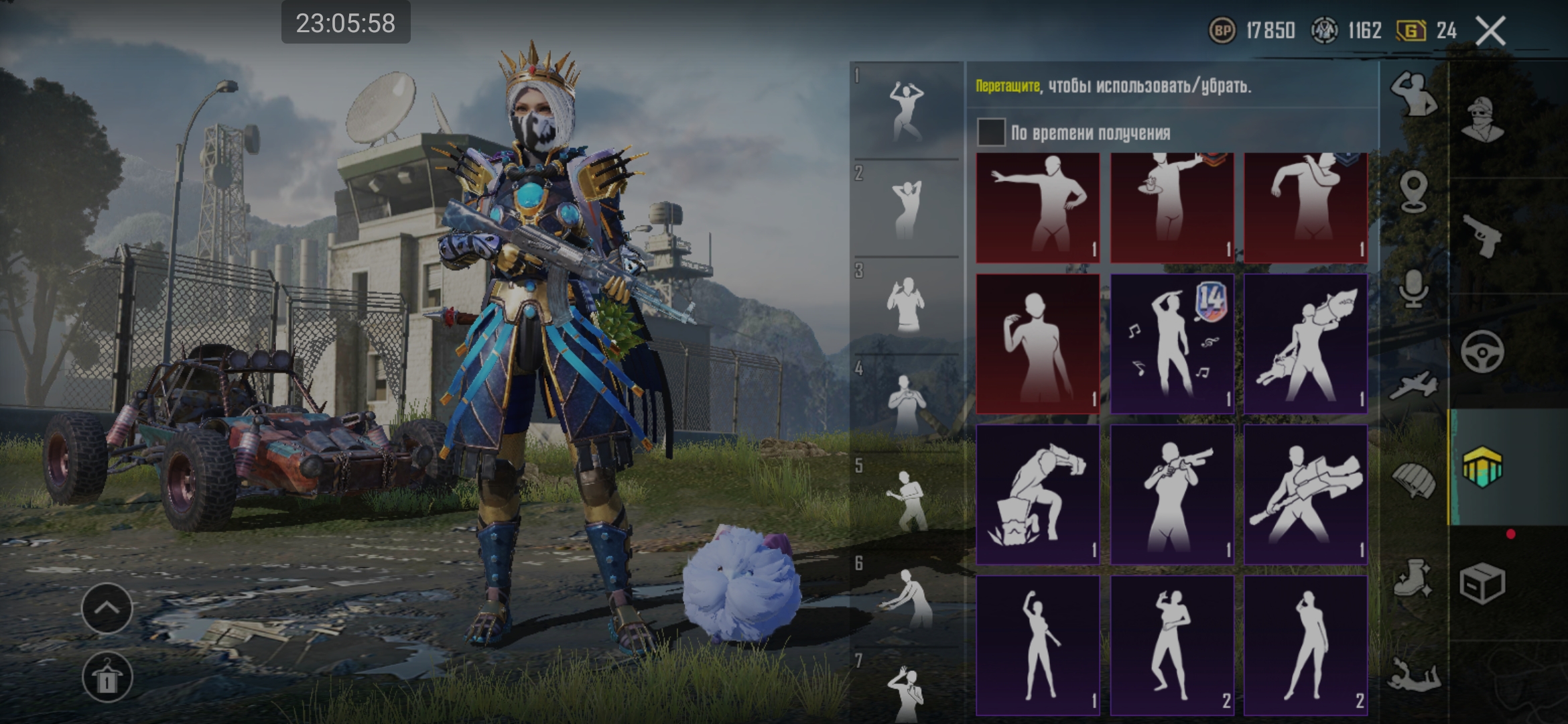
Task: Open the airplane skins category
Action: click(x=1413, y=385)
